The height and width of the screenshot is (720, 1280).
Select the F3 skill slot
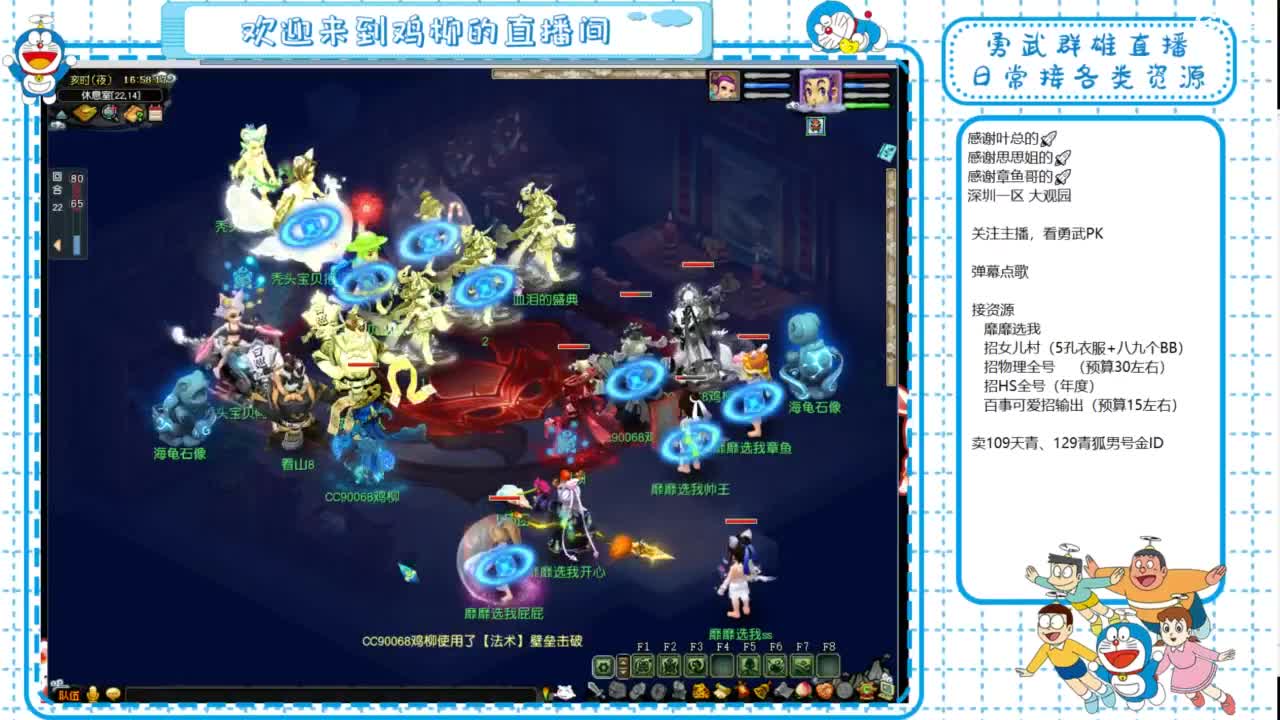pyautogui.click(x=697, y=665)
